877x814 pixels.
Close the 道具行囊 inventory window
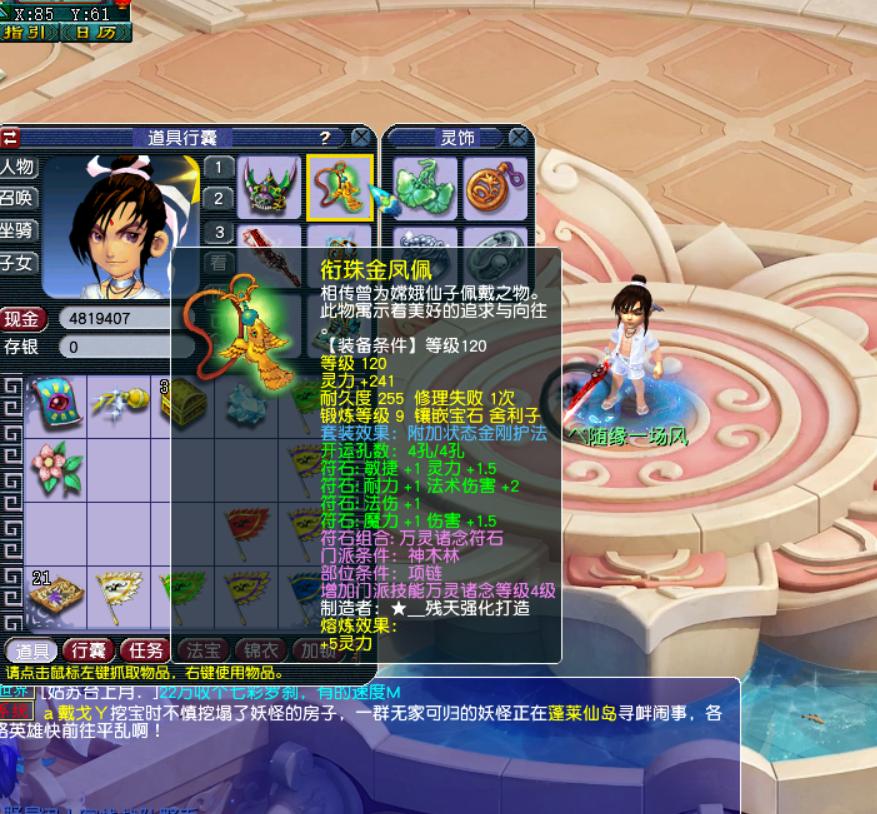click(x=360, y=138)
